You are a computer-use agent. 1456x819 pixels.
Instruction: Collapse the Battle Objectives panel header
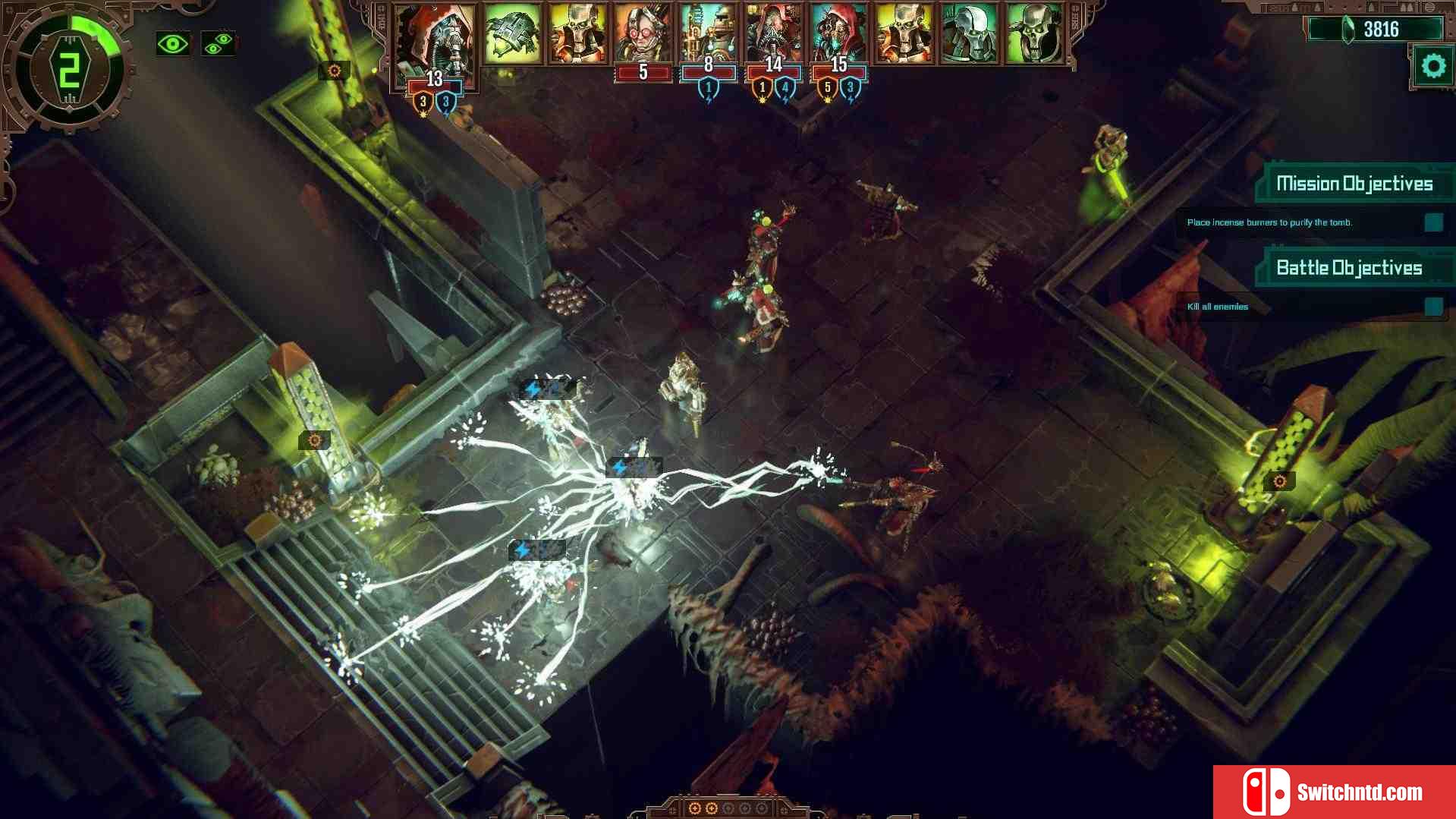pyautogui.click(x=1349, y=268)
